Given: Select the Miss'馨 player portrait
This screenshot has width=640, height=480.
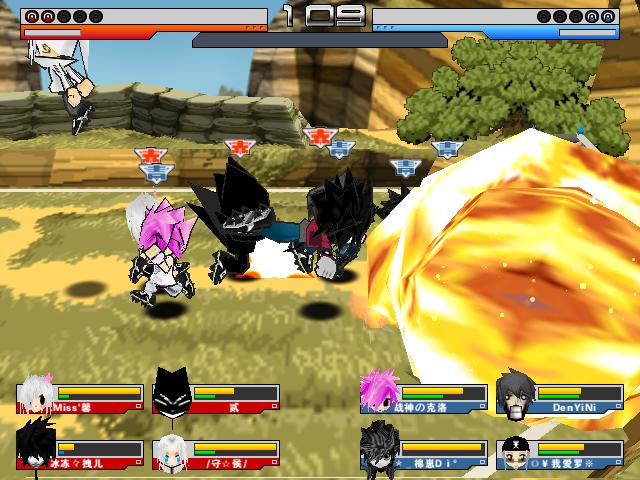Looking at the screenshot, I should point(35,393).
